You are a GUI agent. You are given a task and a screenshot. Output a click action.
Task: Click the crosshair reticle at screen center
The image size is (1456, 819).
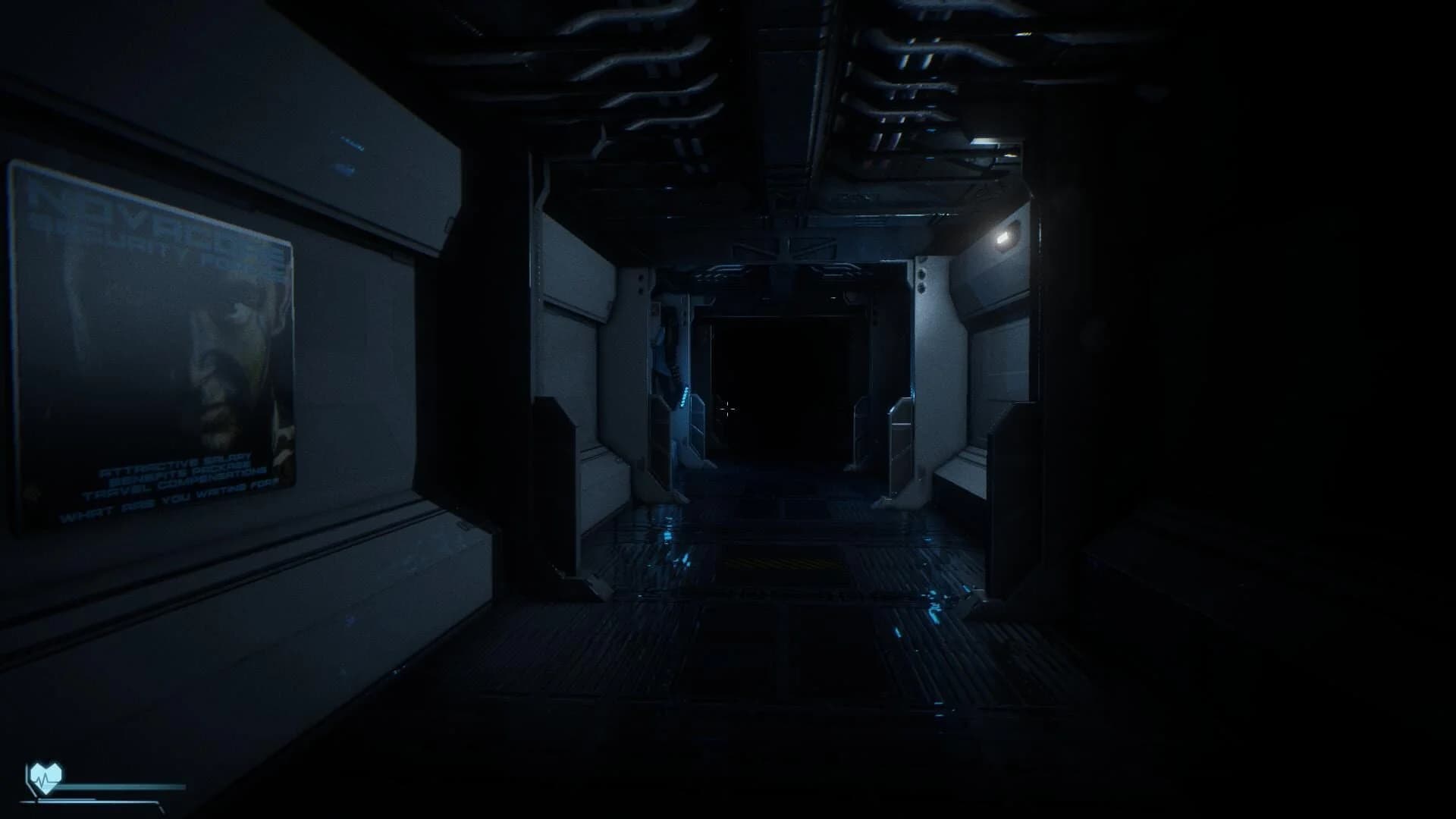pos(728,409)
